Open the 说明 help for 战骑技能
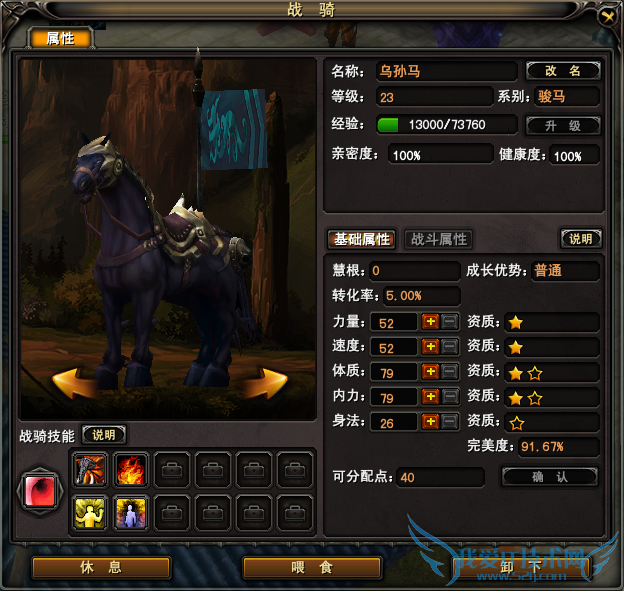The width and height of the screenshot is (624, 591). pyautogui.click(x=104, y=435)
